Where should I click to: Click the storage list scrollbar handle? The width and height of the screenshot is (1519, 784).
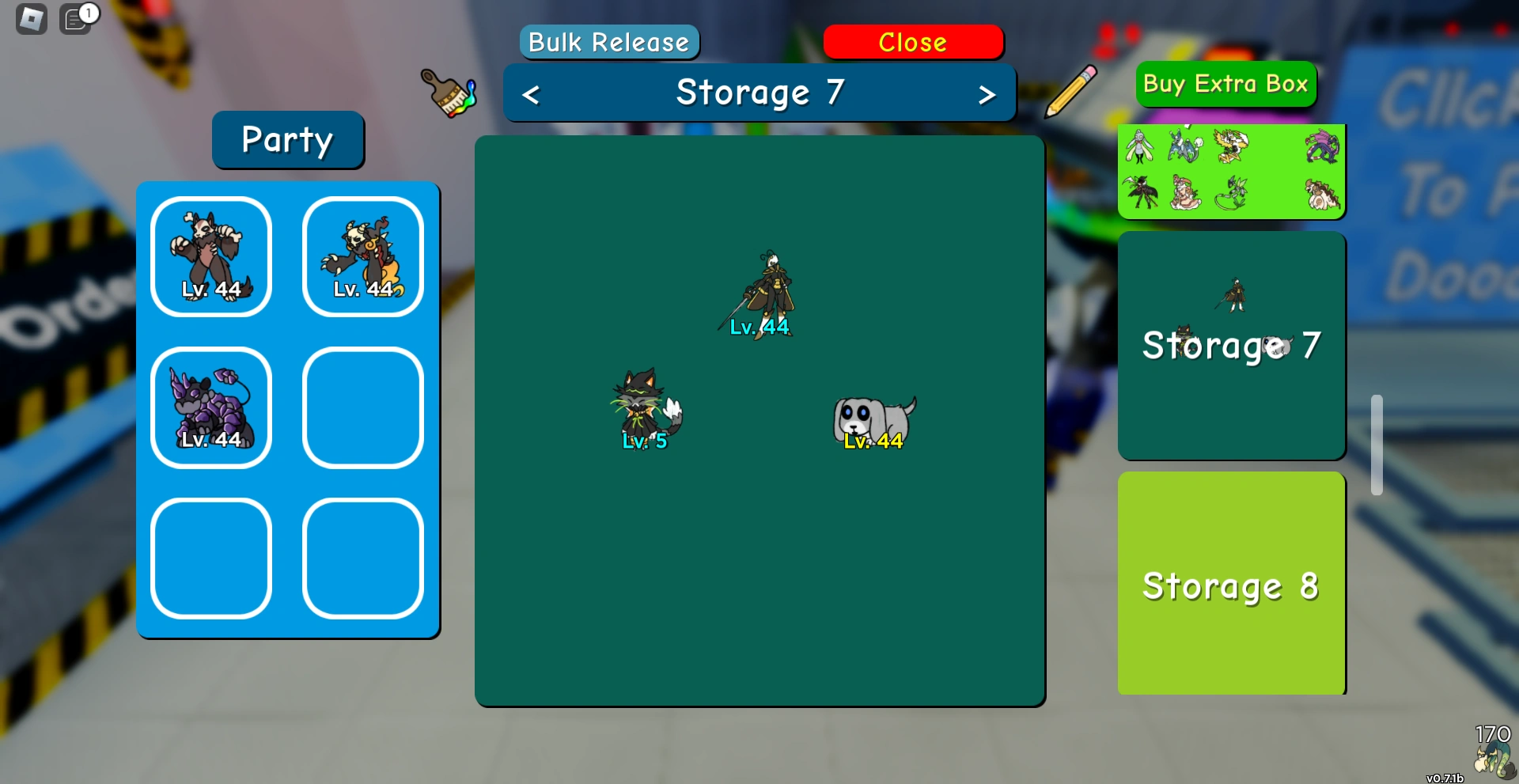(1377, 443)
